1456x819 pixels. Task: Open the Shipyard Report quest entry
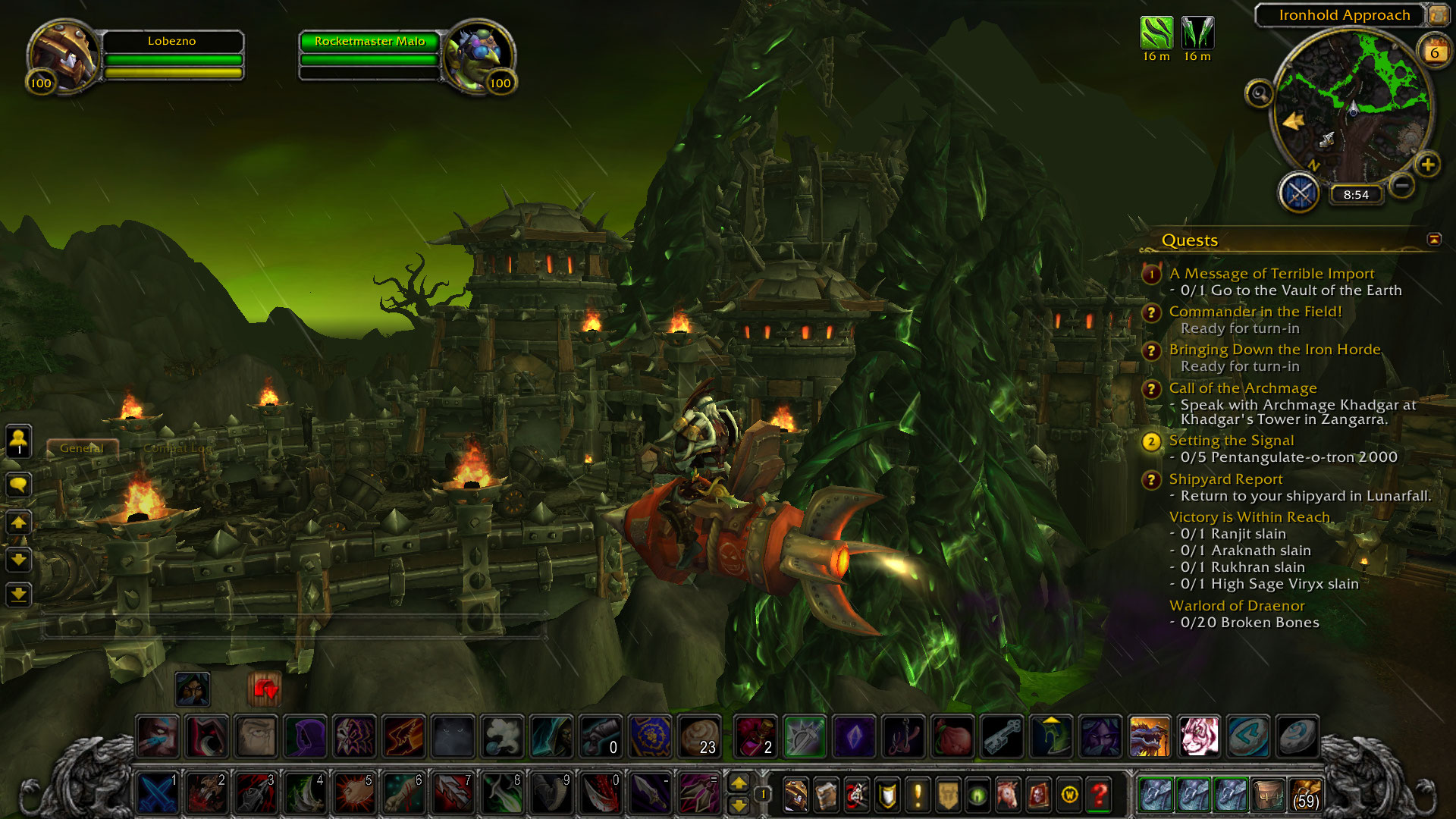[1225, 479]
